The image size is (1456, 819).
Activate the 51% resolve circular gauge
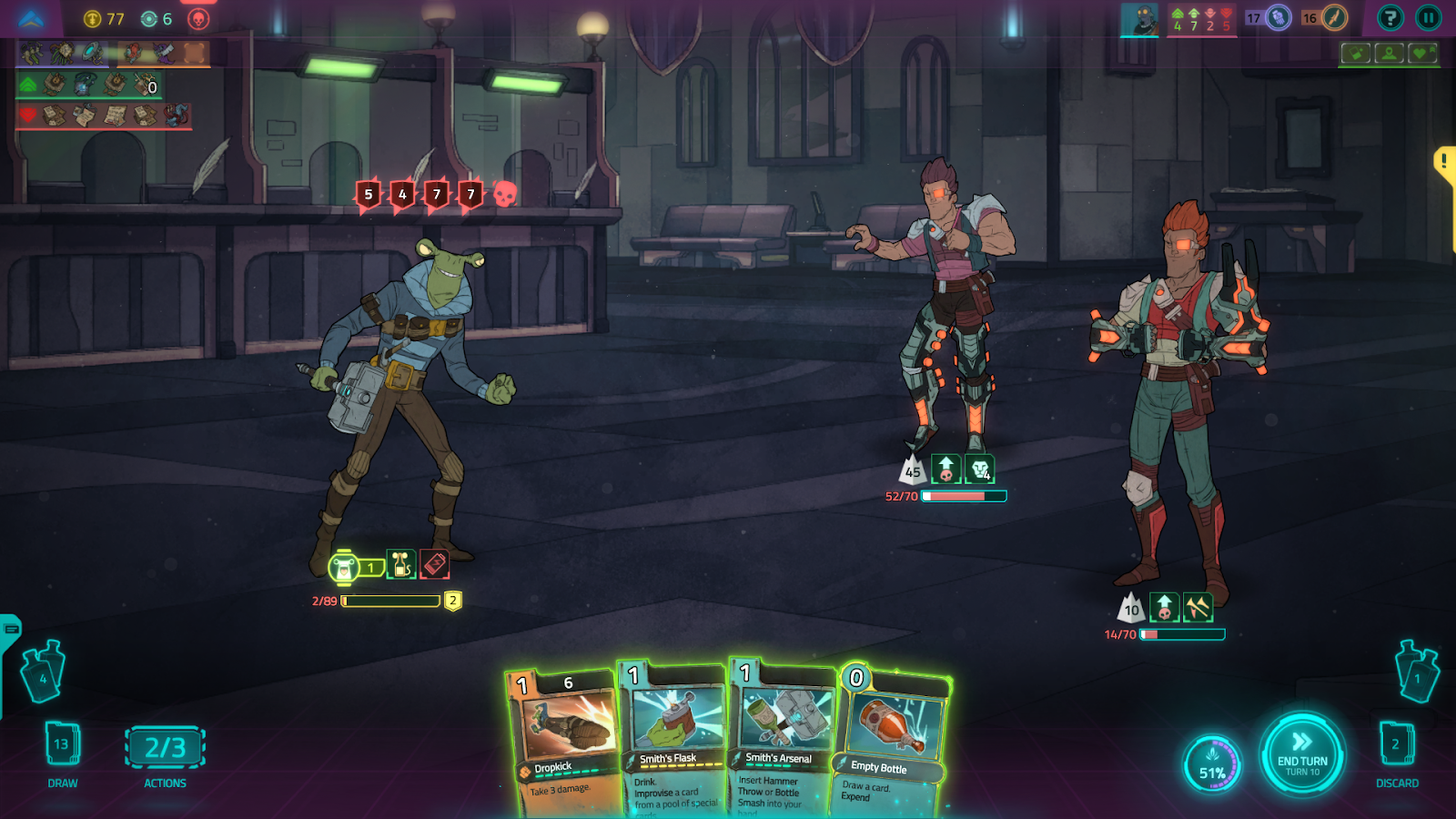1212,763
